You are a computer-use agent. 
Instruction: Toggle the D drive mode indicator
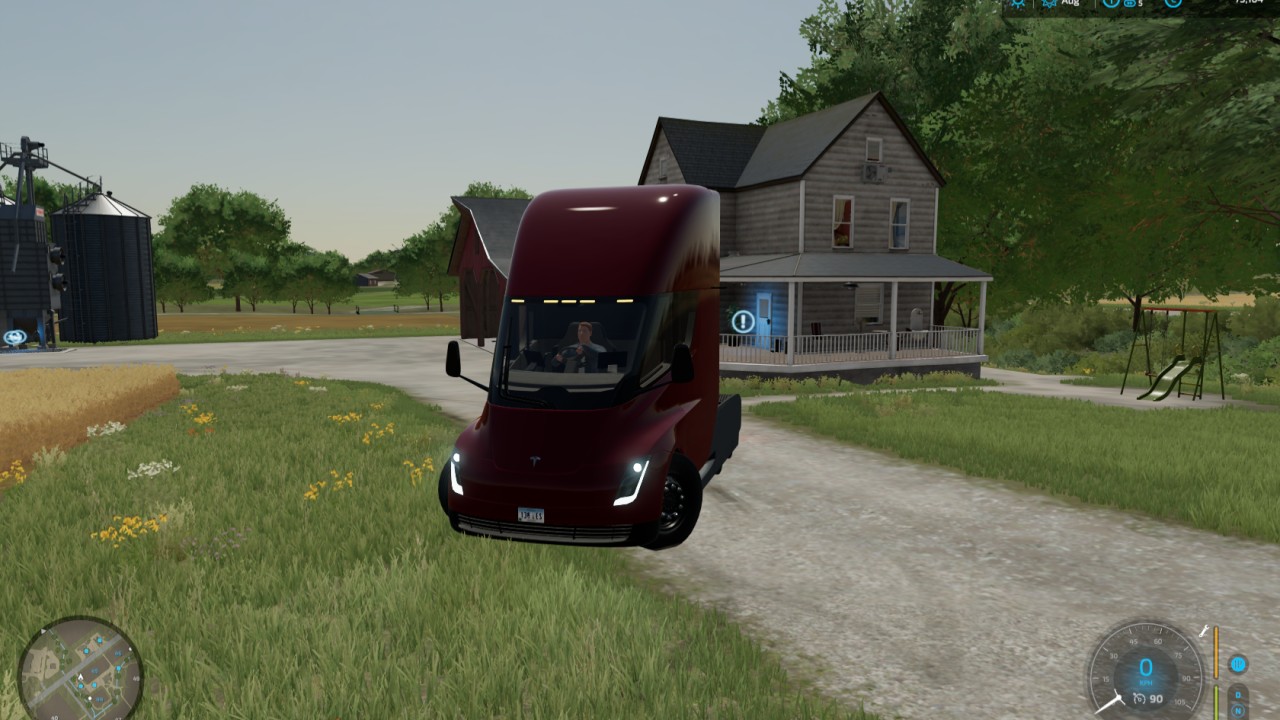[x=1237, y=694]
